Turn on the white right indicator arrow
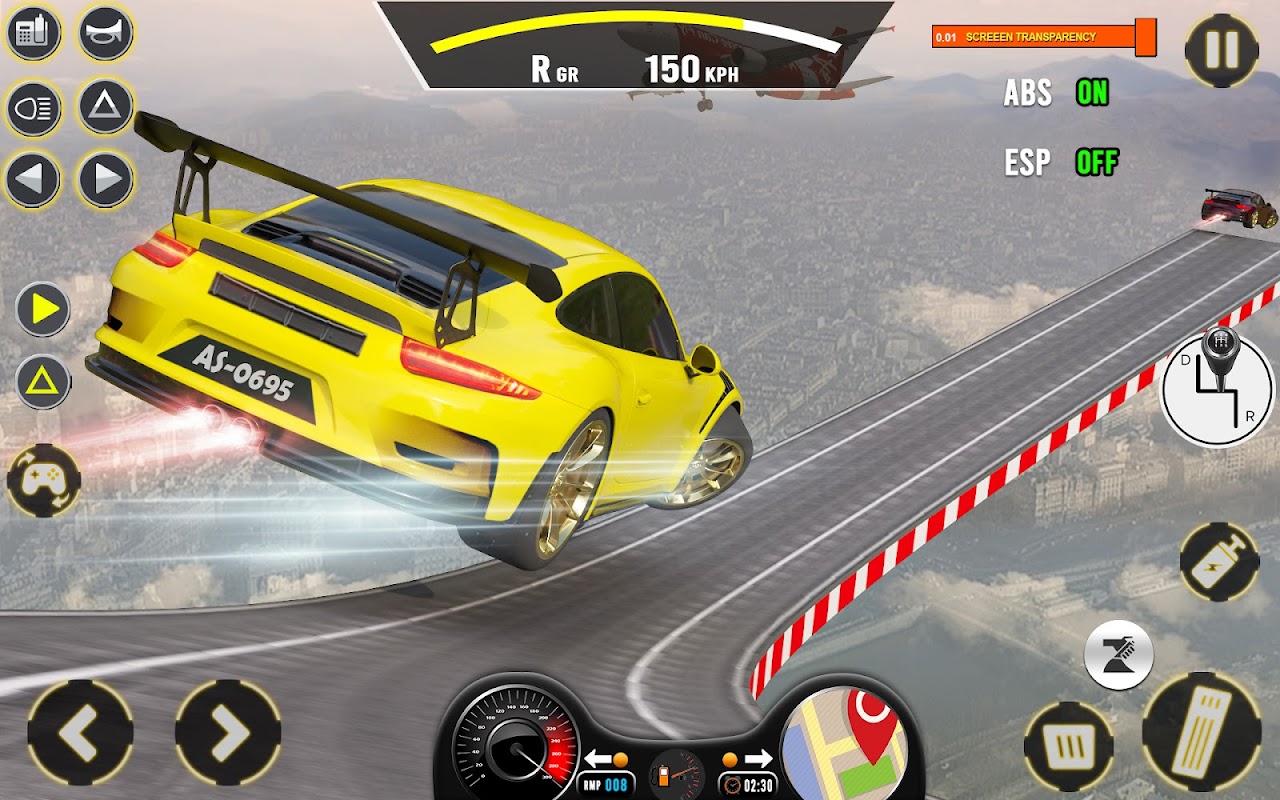Image resolution: width=1280 pixels, height=800 pixels. (105, 180)
